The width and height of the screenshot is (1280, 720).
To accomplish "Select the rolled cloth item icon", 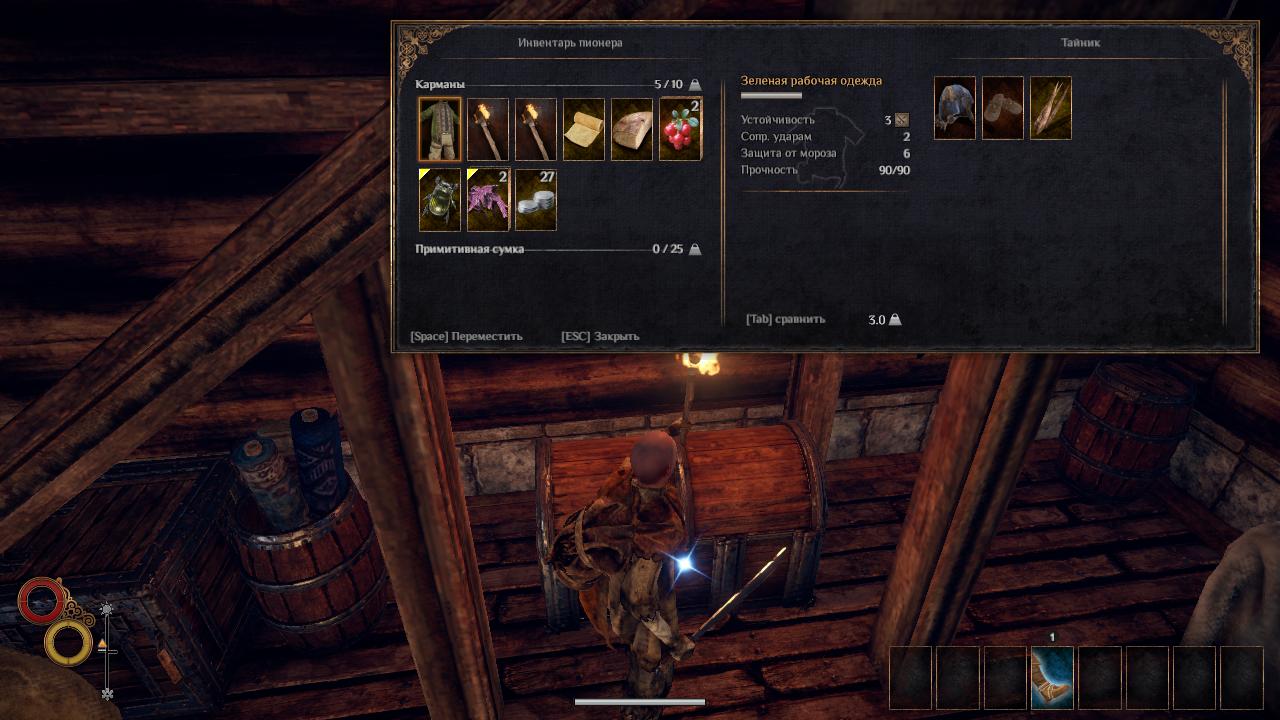I will click(583, 128).
